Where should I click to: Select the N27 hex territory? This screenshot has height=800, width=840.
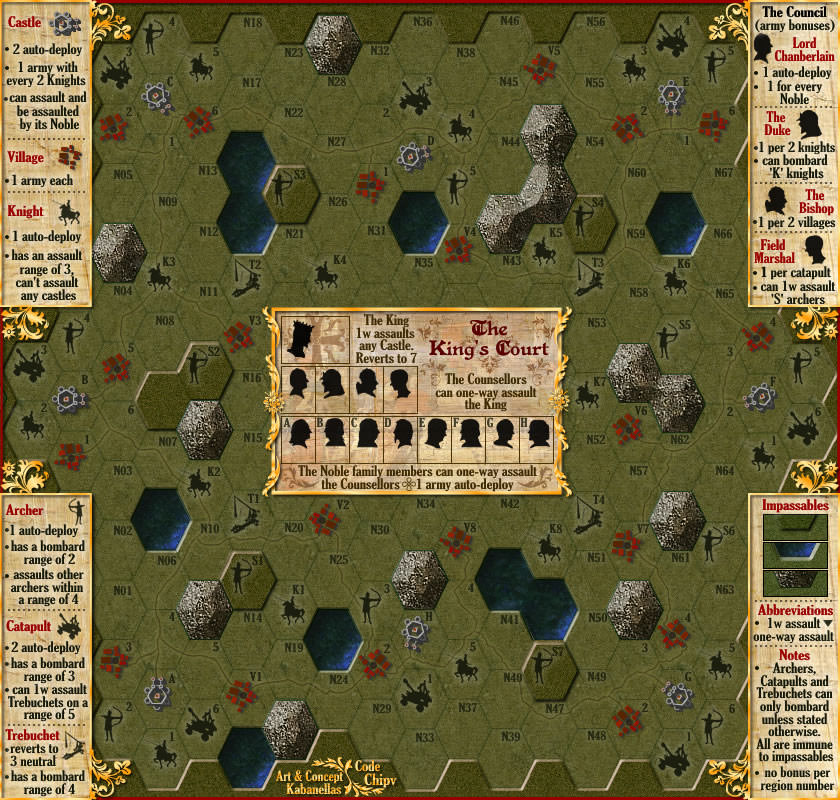pos(335,141)
